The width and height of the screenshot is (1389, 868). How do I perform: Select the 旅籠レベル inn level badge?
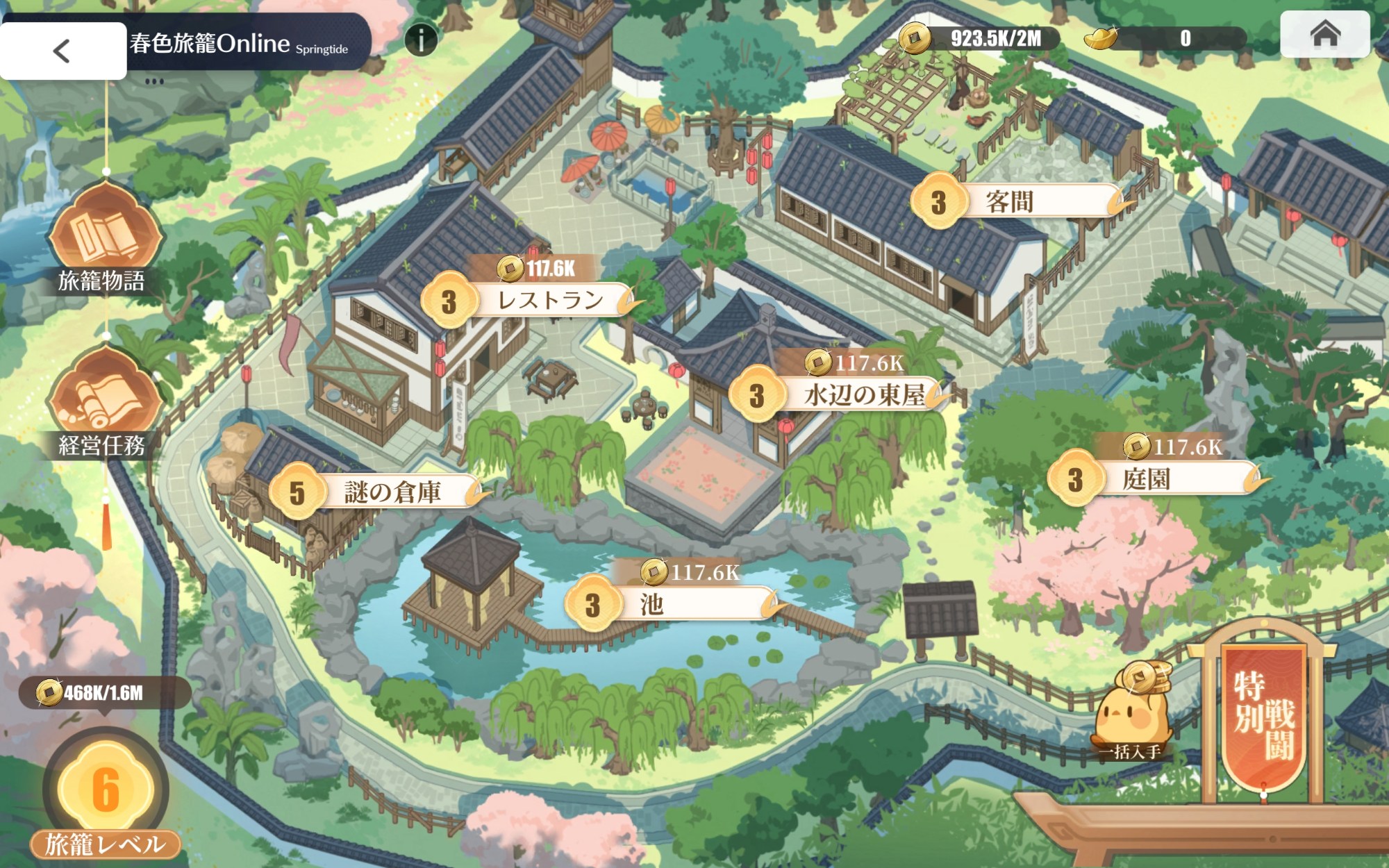point(106,792)
